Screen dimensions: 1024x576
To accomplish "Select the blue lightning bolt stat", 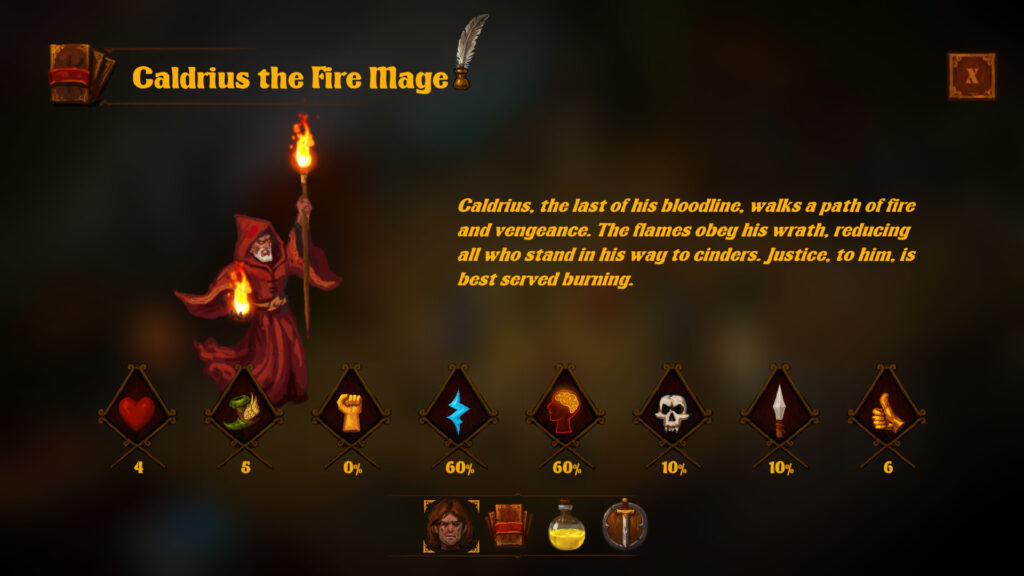I will tap(458, 412).
